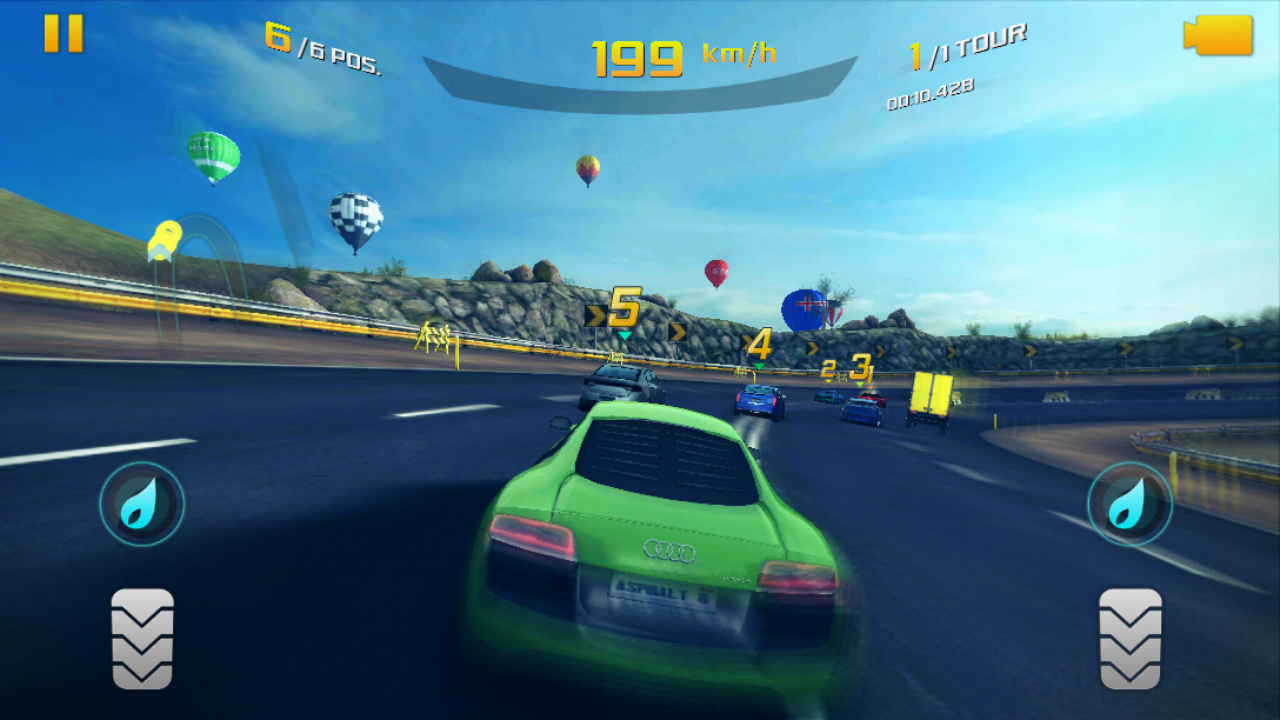Activate the left-side nitro flame button

click(142, 504)
